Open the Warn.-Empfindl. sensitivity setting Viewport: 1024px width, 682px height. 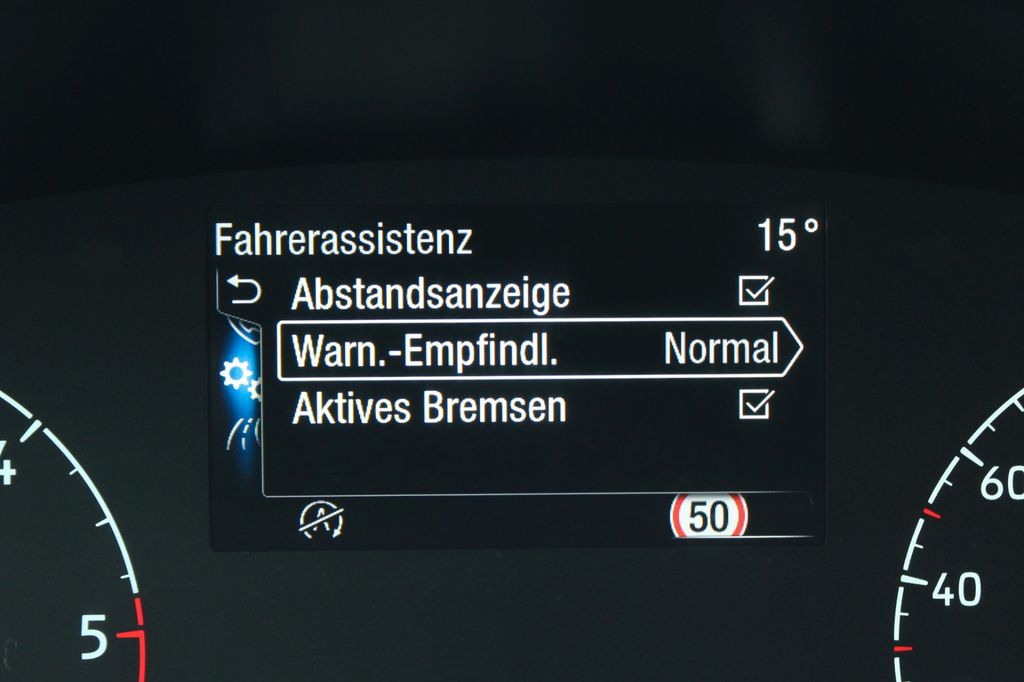point(538,350)
